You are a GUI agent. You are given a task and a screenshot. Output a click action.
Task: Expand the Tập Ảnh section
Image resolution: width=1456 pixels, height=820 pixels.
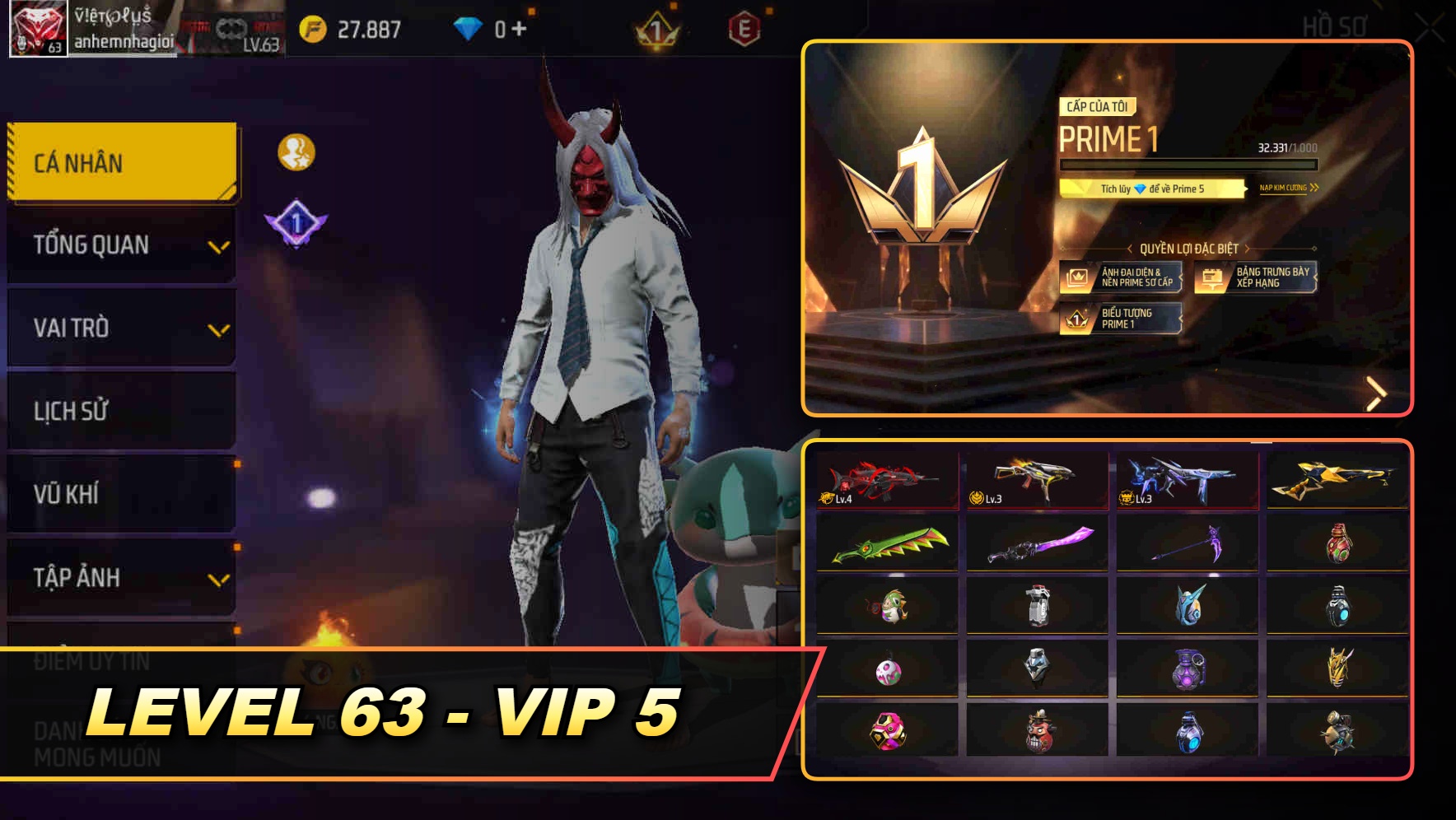coord(119,577)
